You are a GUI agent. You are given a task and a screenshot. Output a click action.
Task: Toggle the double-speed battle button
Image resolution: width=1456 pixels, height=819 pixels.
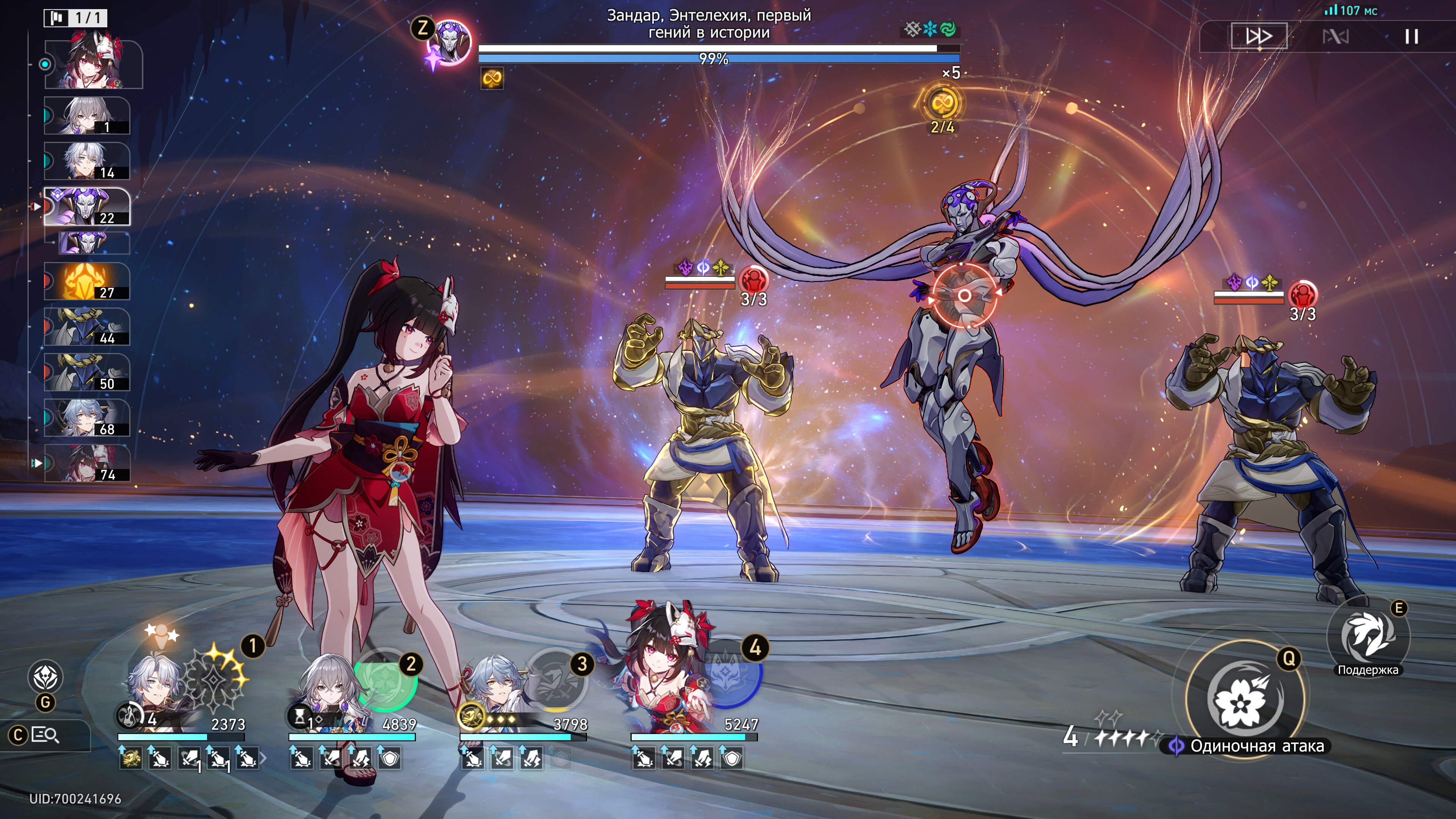point(1259,37)
